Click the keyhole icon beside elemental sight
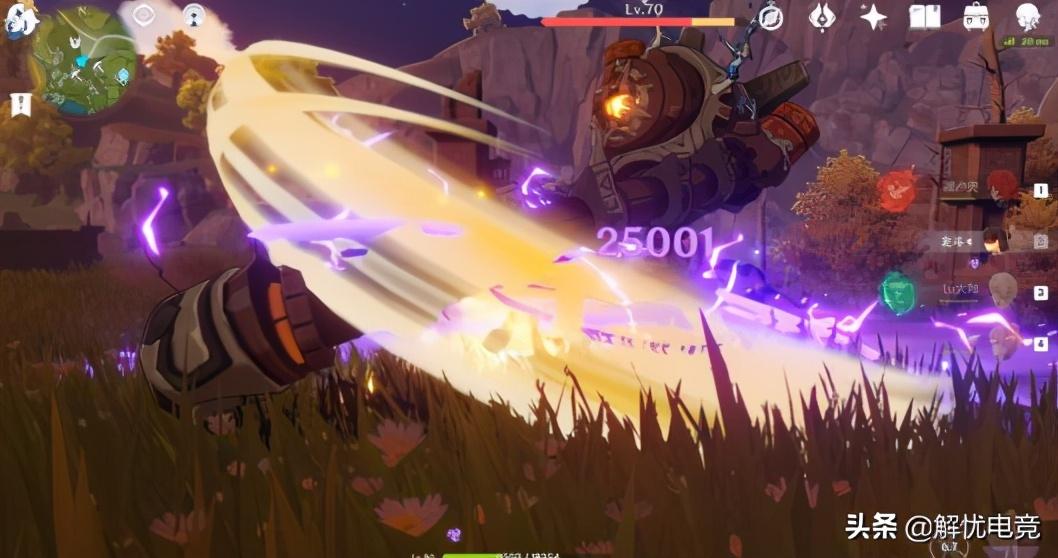 [194, 15]
